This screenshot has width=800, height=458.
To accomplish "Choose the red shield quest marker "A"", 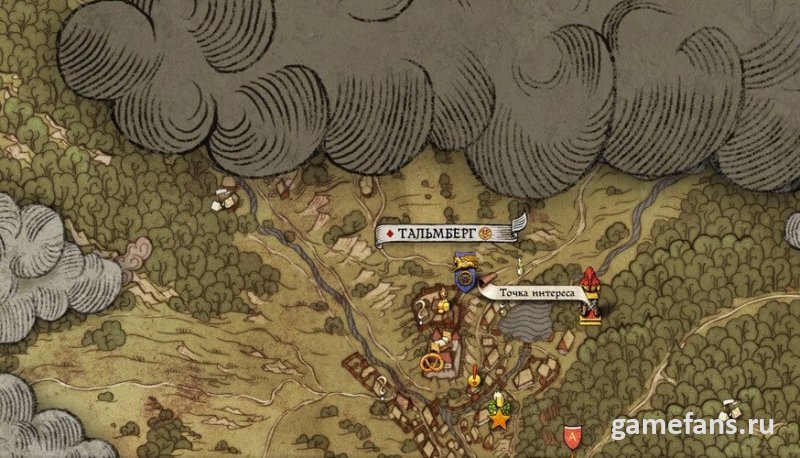I will coord(571,435).
